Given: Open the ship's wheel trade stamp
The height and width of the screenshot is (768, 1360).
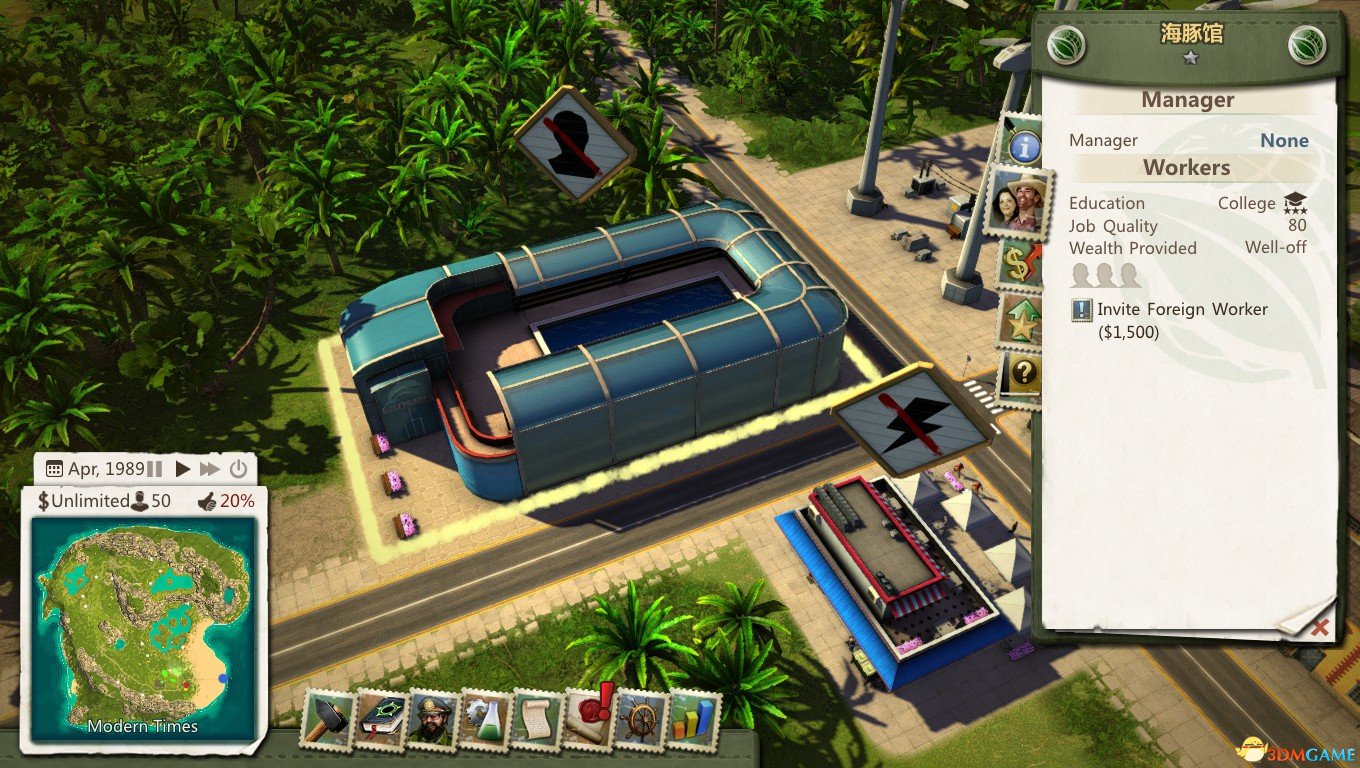Looking at the screenshot, I should tap(641, 719).
